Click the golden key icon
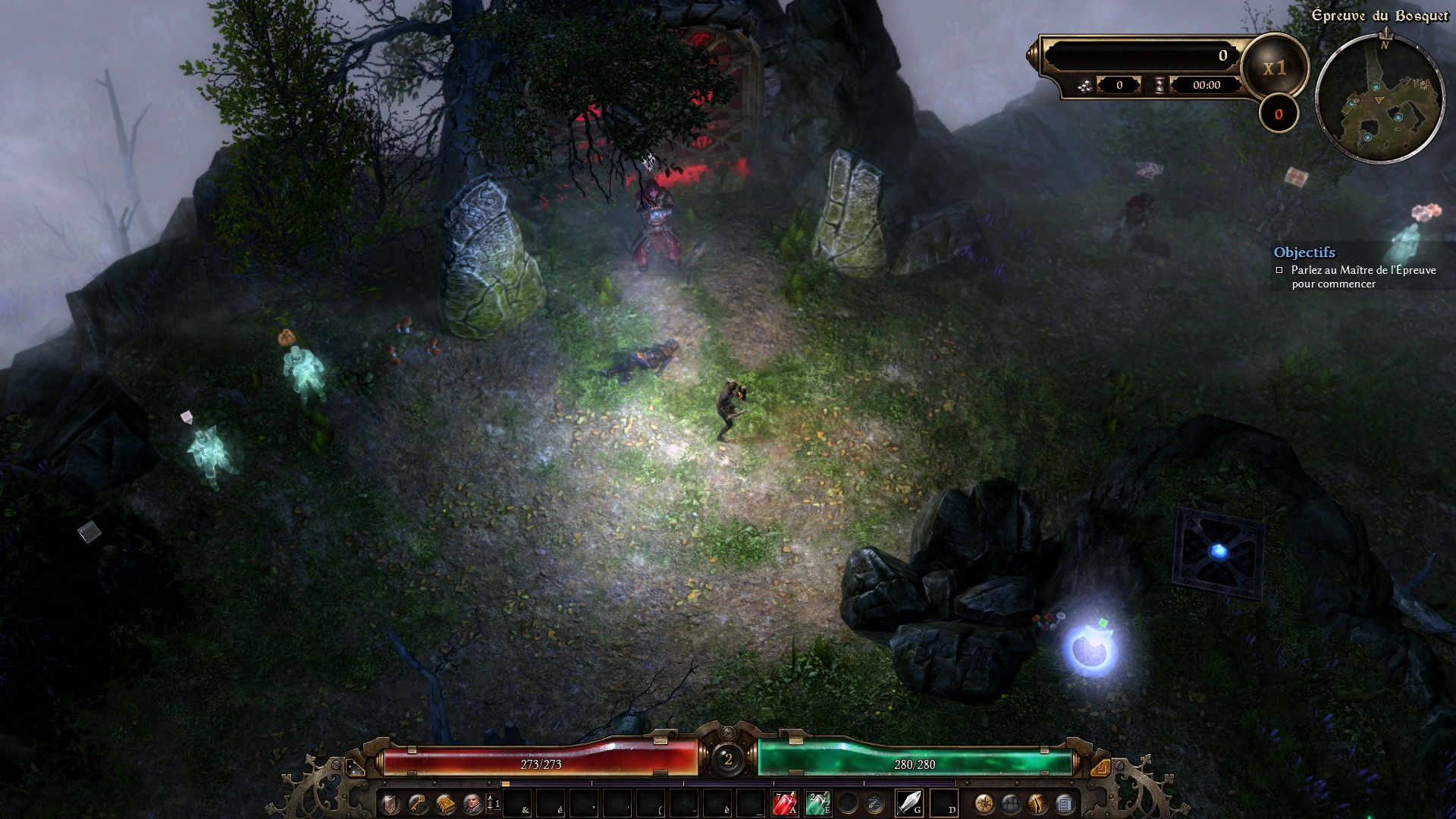Screen dimensions: 1456x819 [417, 803]
